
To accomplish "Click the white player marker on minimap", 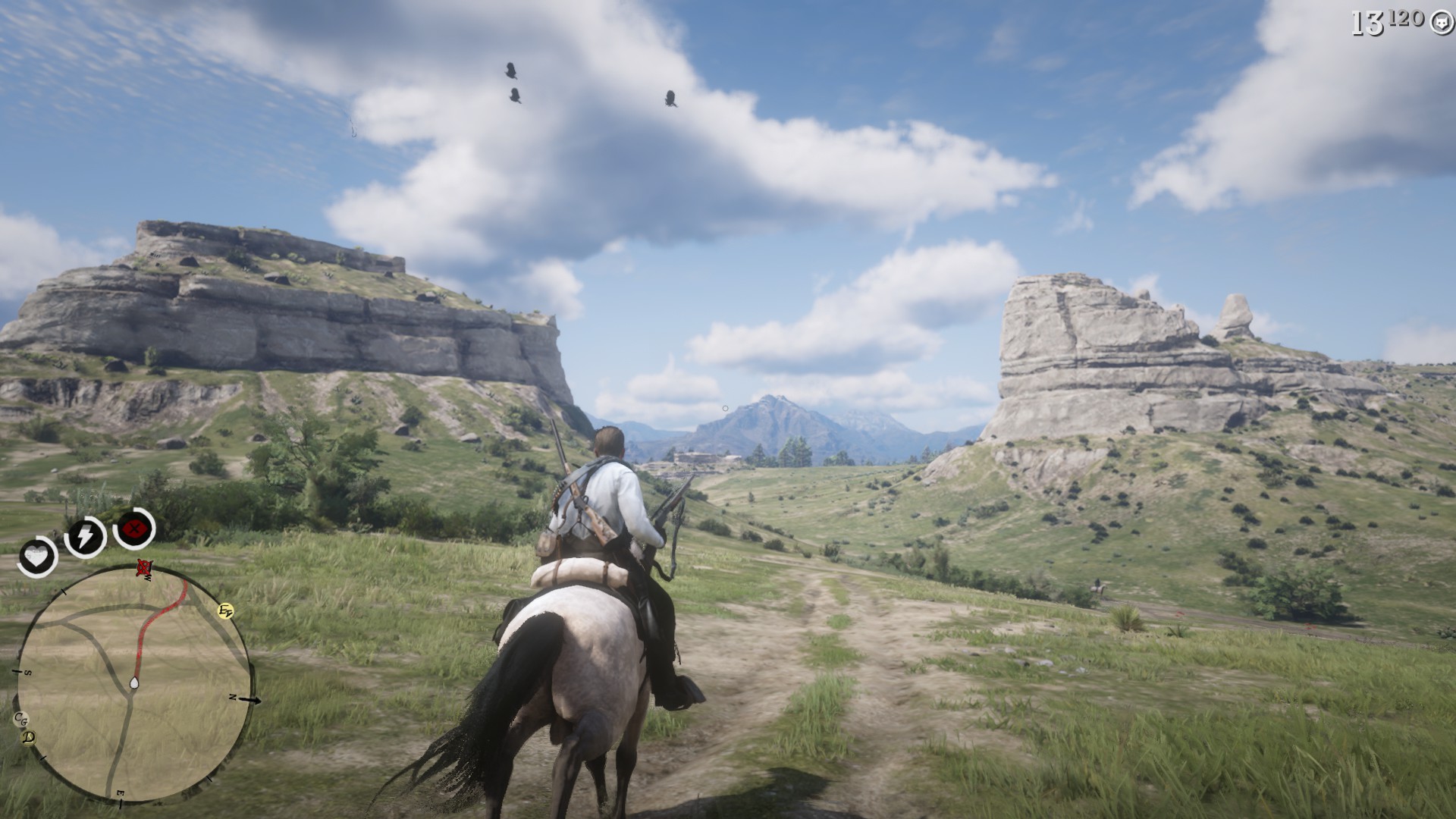I will click(134, 683).
